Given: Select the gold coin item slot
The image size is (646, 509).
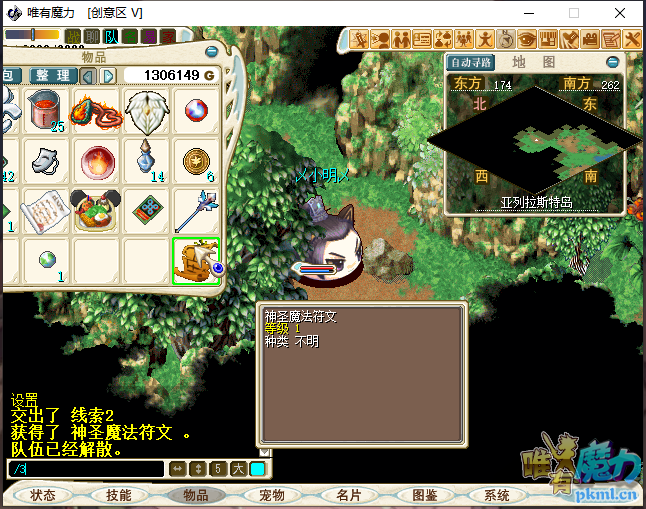Looking at the screenshot, I should [x=197, y=160].
